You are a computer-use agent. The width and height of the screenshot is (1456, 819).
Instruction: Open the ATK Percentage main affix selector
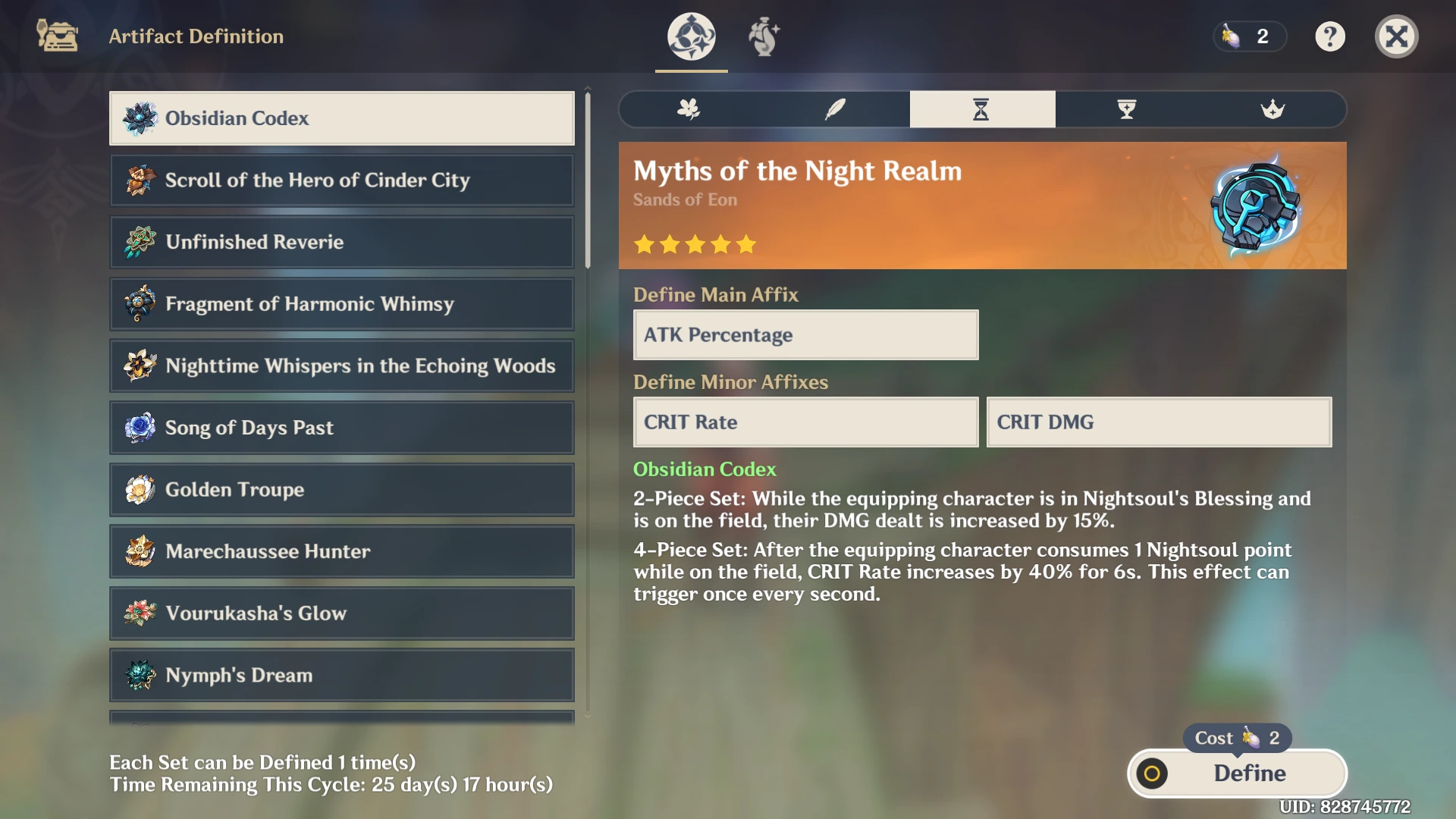coord(805,335)
